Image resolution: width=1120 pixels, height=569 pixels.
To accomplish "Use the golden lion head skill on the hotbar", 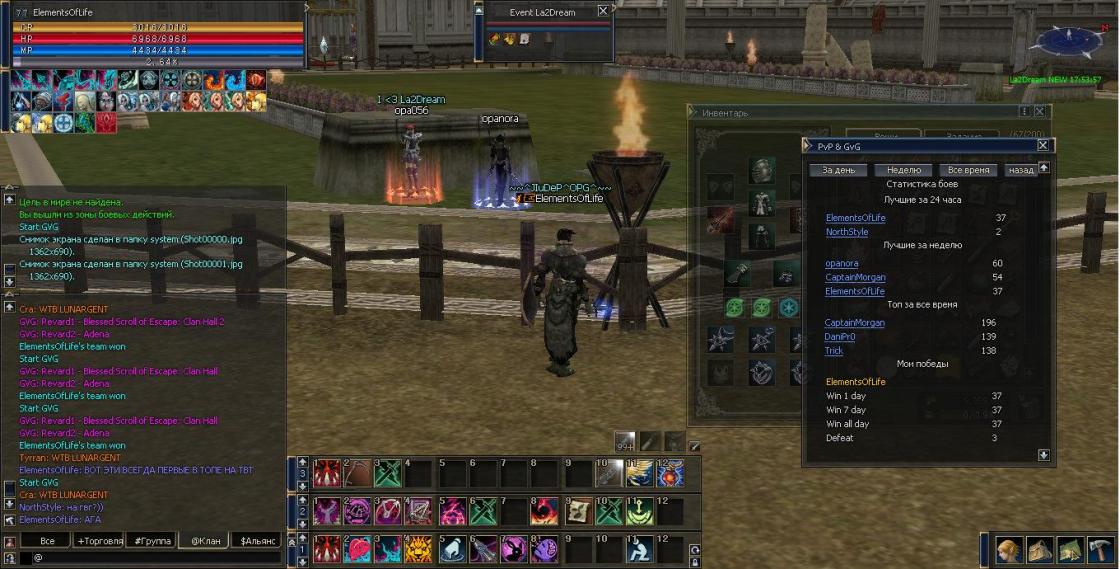I will (x=417, y=548).
